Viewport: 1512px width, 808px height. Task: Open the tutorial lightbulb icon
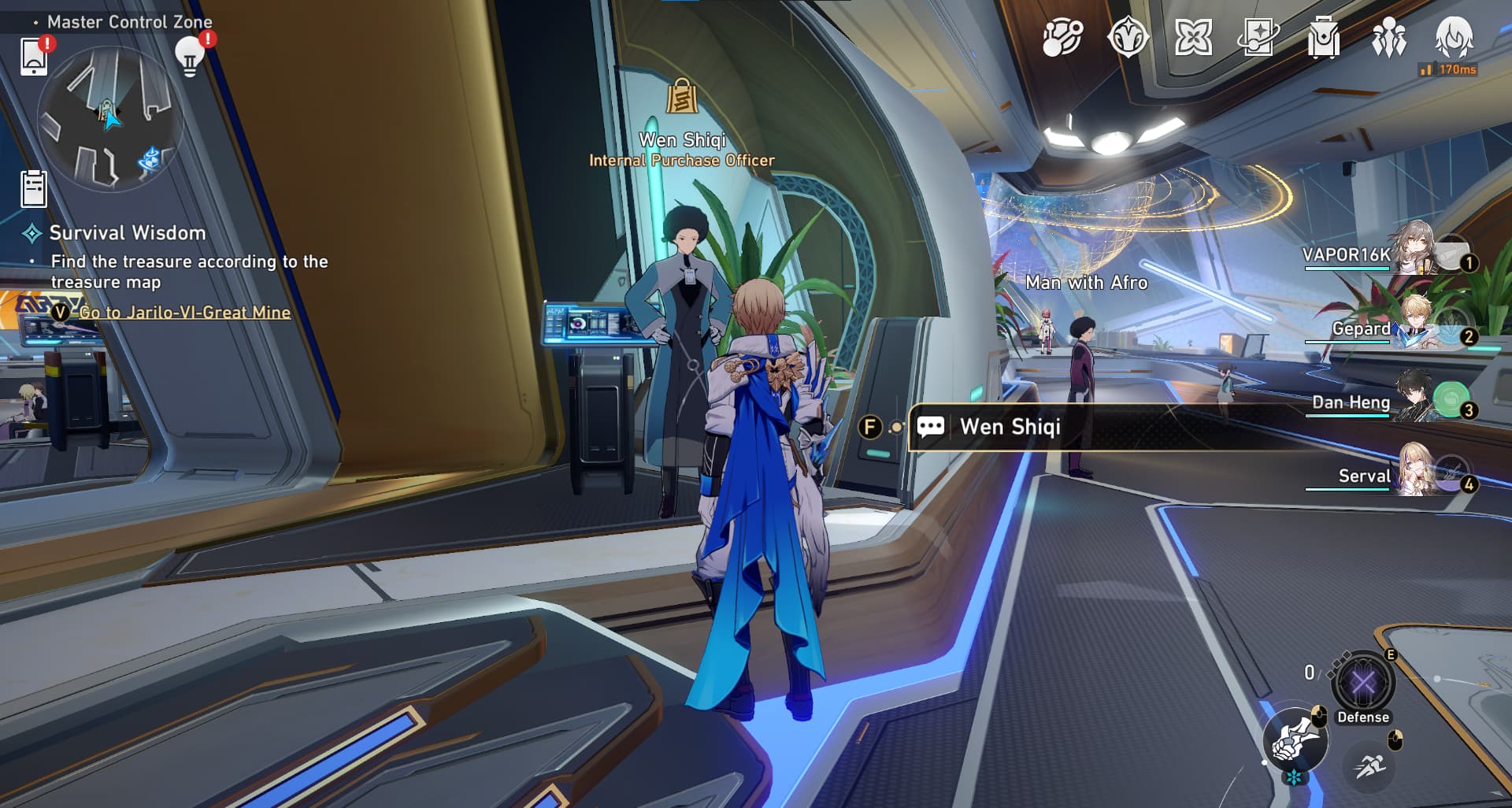point(189,60)
